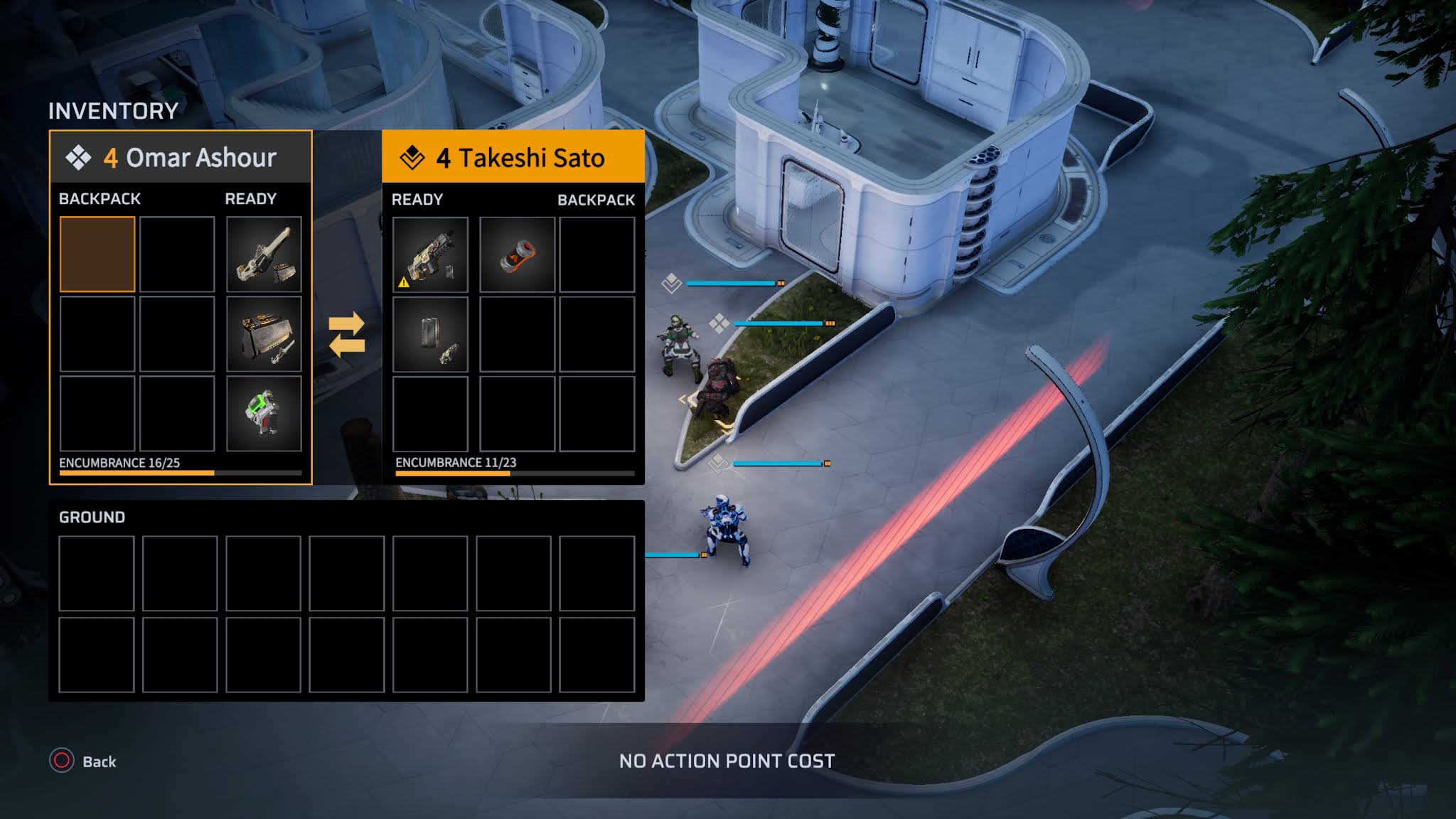Choose the green-lit device in Omar's ready slots
The width and height of the screenshot is (1456, 819).
(264, 414)
